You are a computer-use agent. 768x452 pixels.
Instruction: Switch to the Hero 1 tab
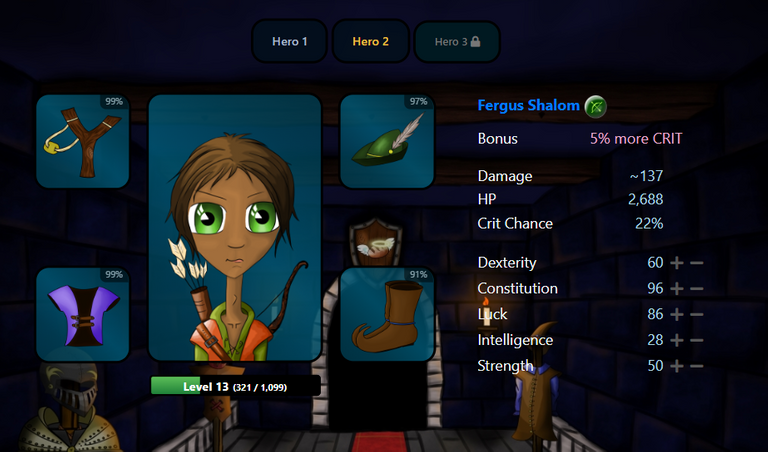click(290, 42)
